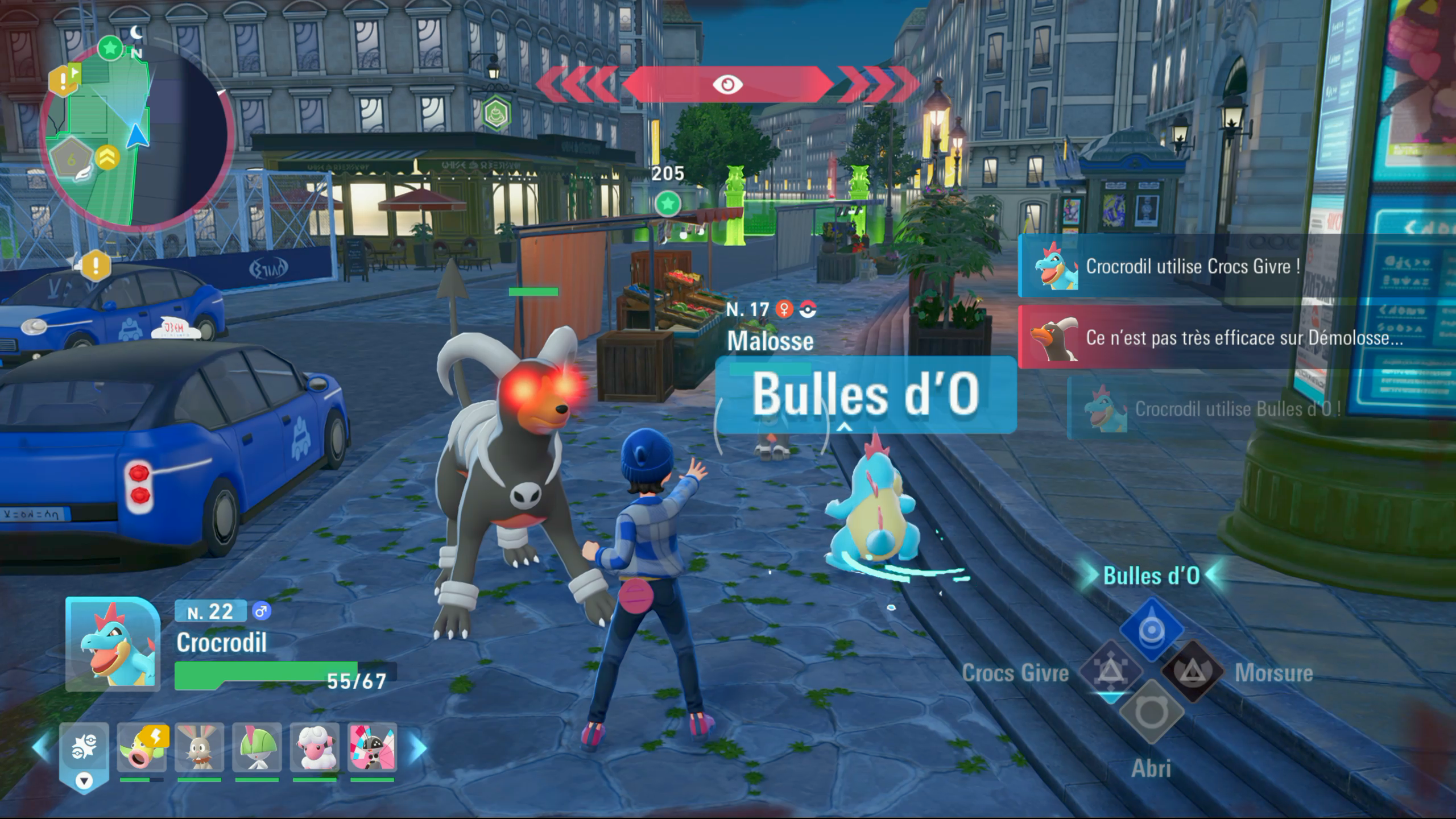Open the Poké Ball swap button
This screenshot has width=1456, height=819.
[84, 752]
